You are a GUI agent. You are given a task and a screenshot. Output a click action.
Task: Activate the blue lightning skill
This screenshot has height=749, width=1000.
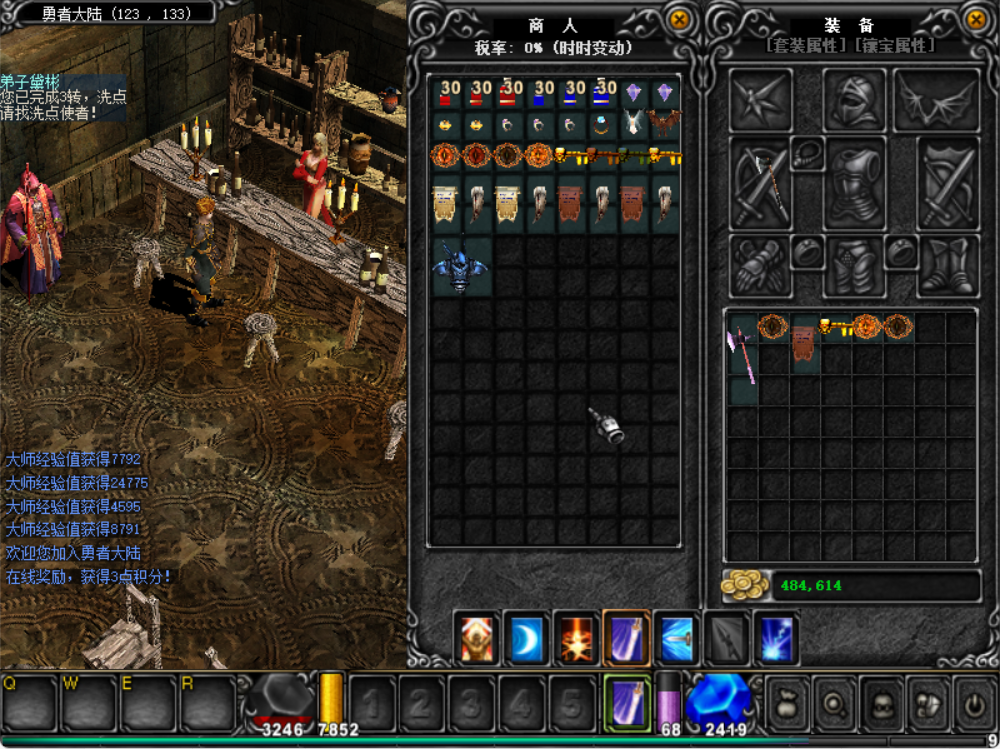[x=776, y=639]
